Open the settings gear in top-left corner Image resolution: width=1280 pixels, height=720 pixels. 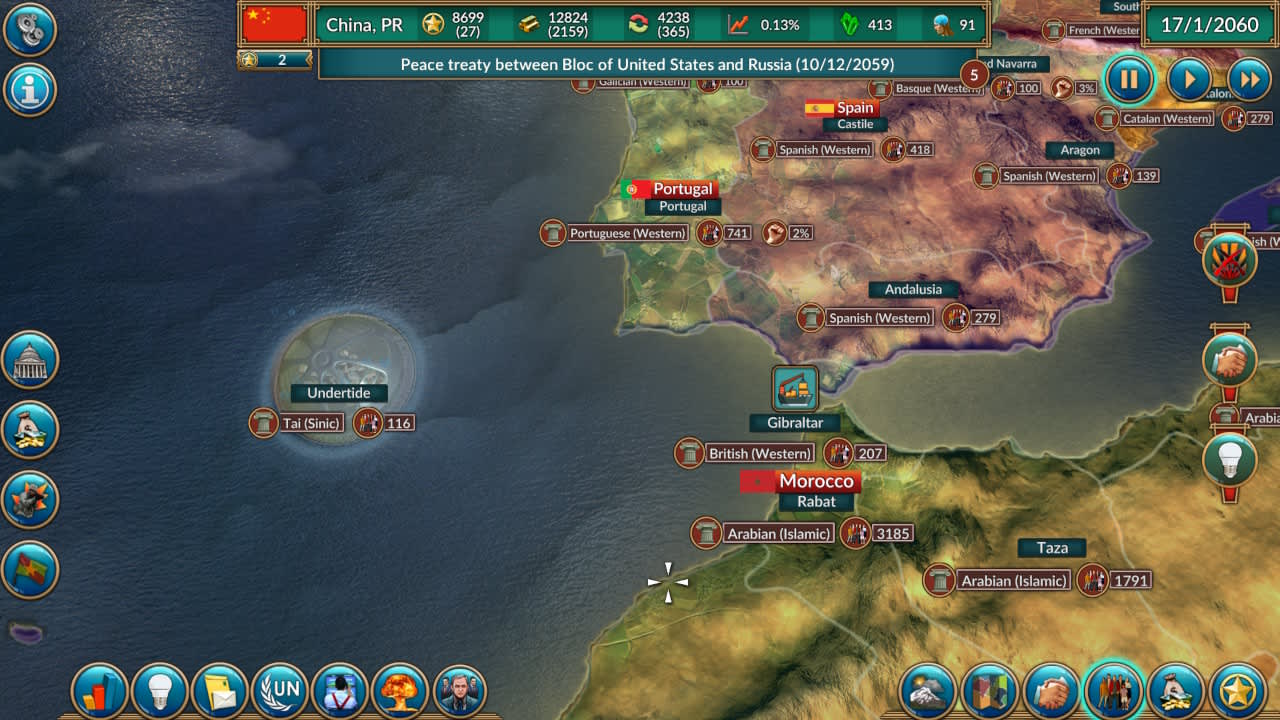[30, 30]
